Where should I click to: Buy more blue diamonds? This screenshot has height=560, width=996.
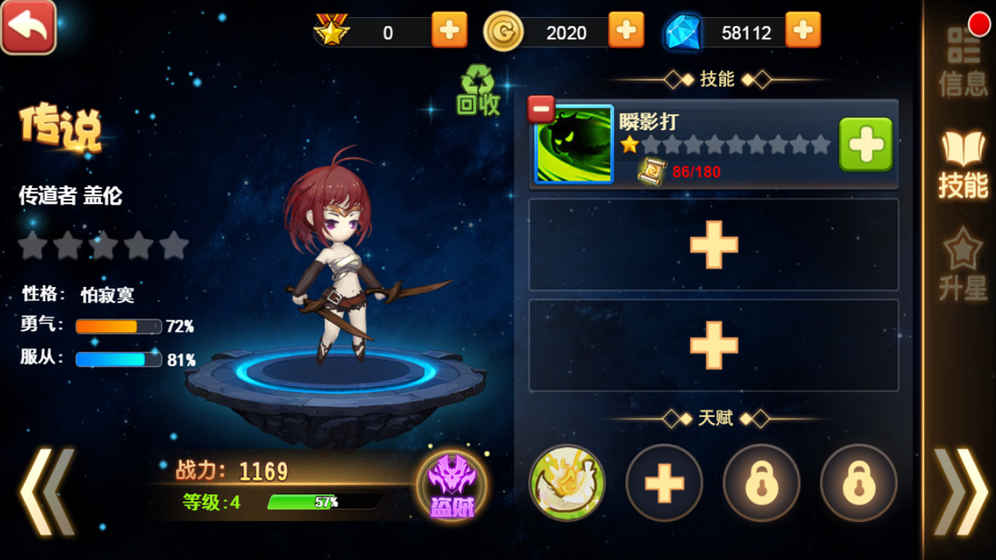(803, 31)
